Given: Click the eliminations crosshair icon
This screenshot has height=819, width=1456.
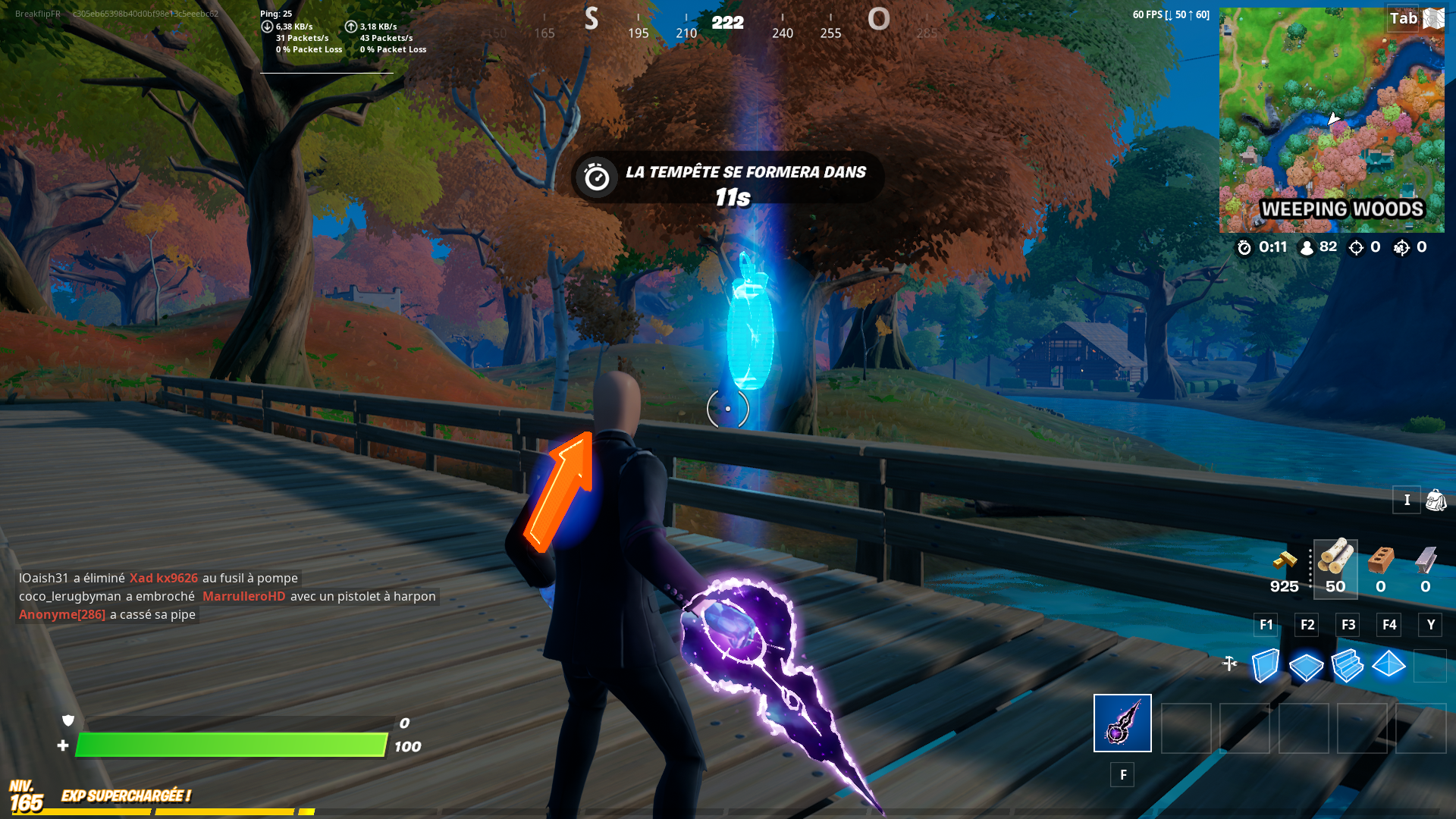Looking at the screenshot, I should click(1356, 247).
